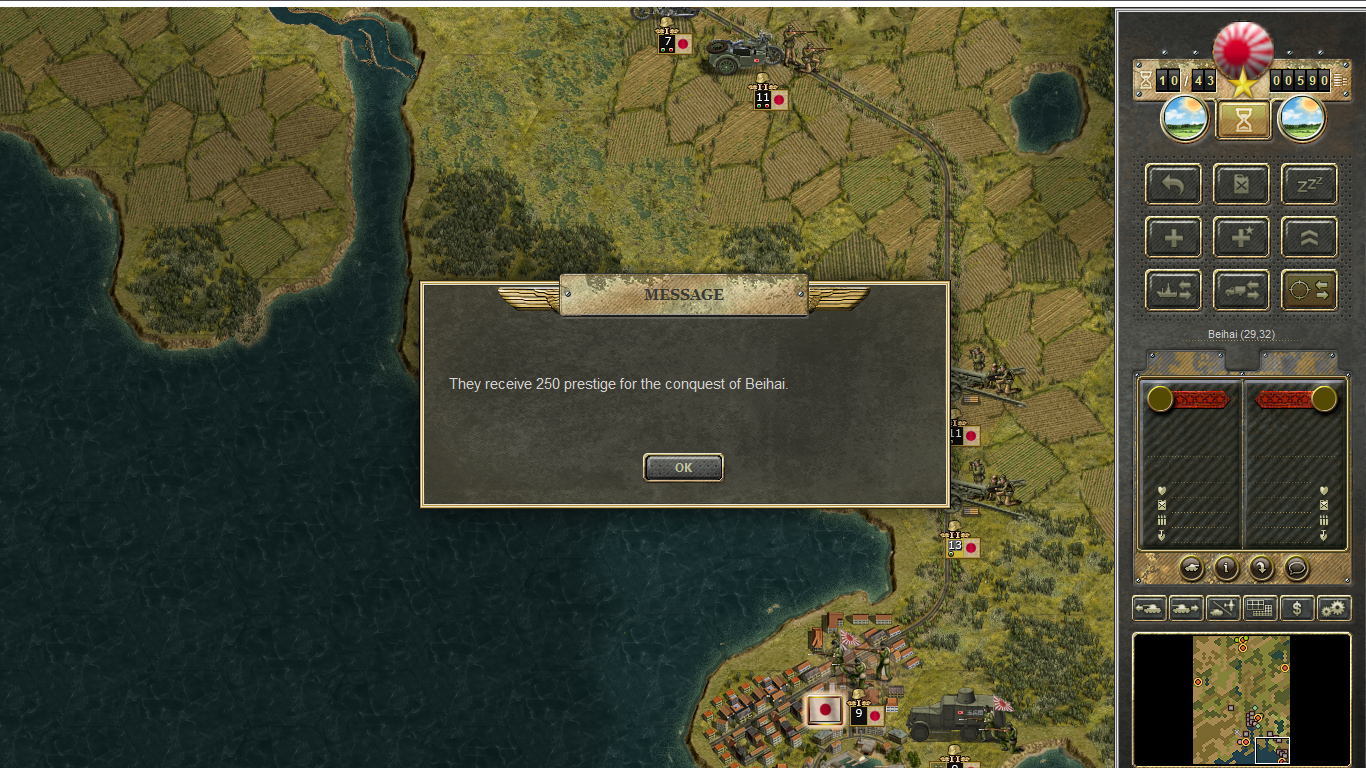This screenshot has width=1366, height=768.
Task: Put the unit to sleep with Zzz button
Action: click(x=1309, y=185)
